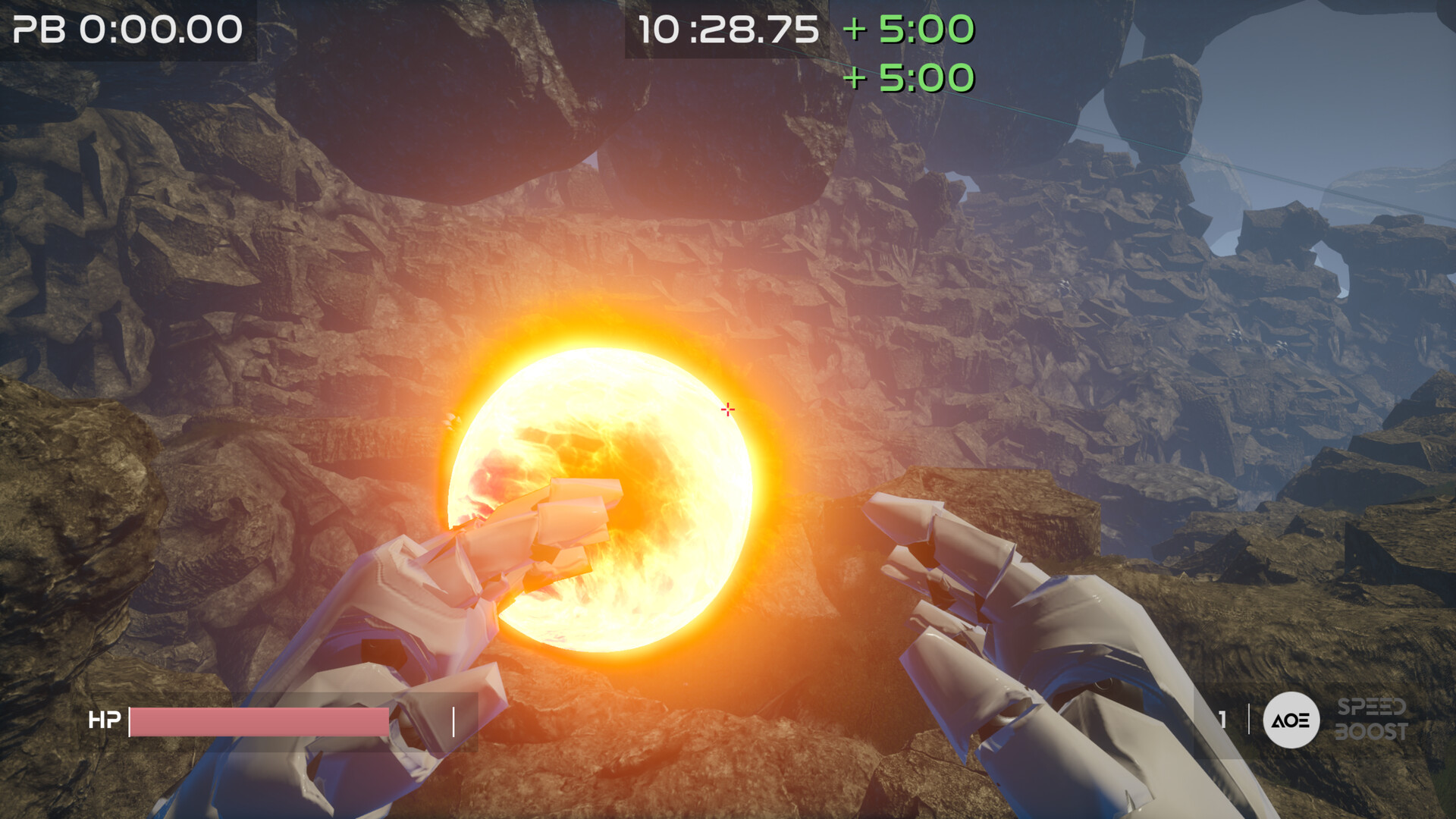Image resolution: width=1456 pixels, height=819 pixels.
Task: Toggle the second +5:00 time bonus
Action: 908,78
